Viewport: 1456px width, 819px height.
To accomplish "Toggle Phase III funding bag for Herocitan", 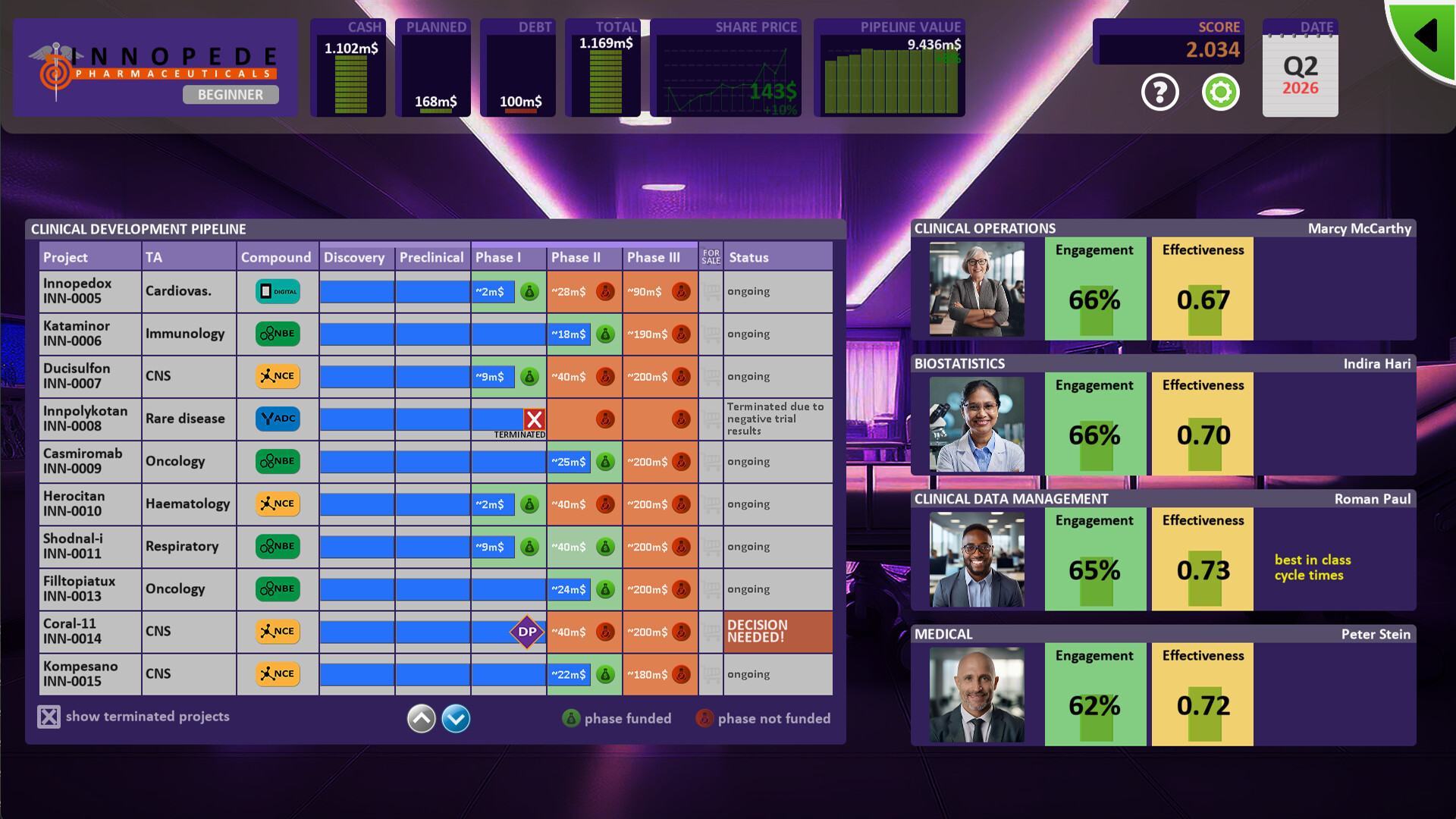I will (681, 504).
